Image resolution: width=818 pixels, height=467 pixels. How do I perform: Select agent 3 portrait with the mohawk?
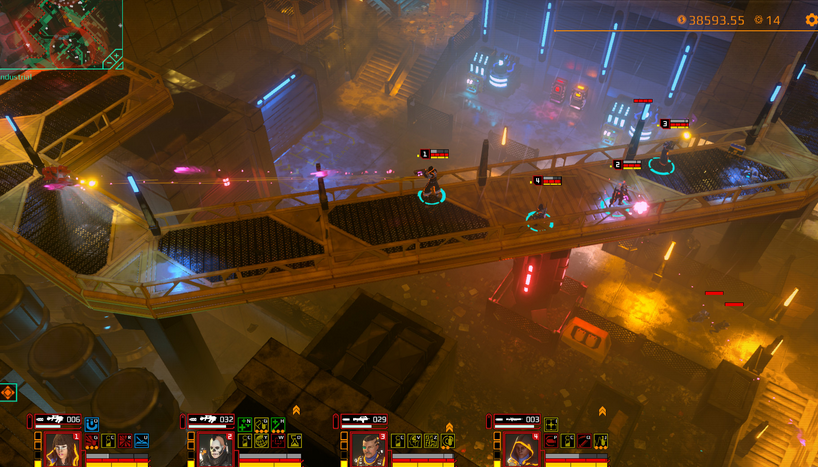pos(367,449)
